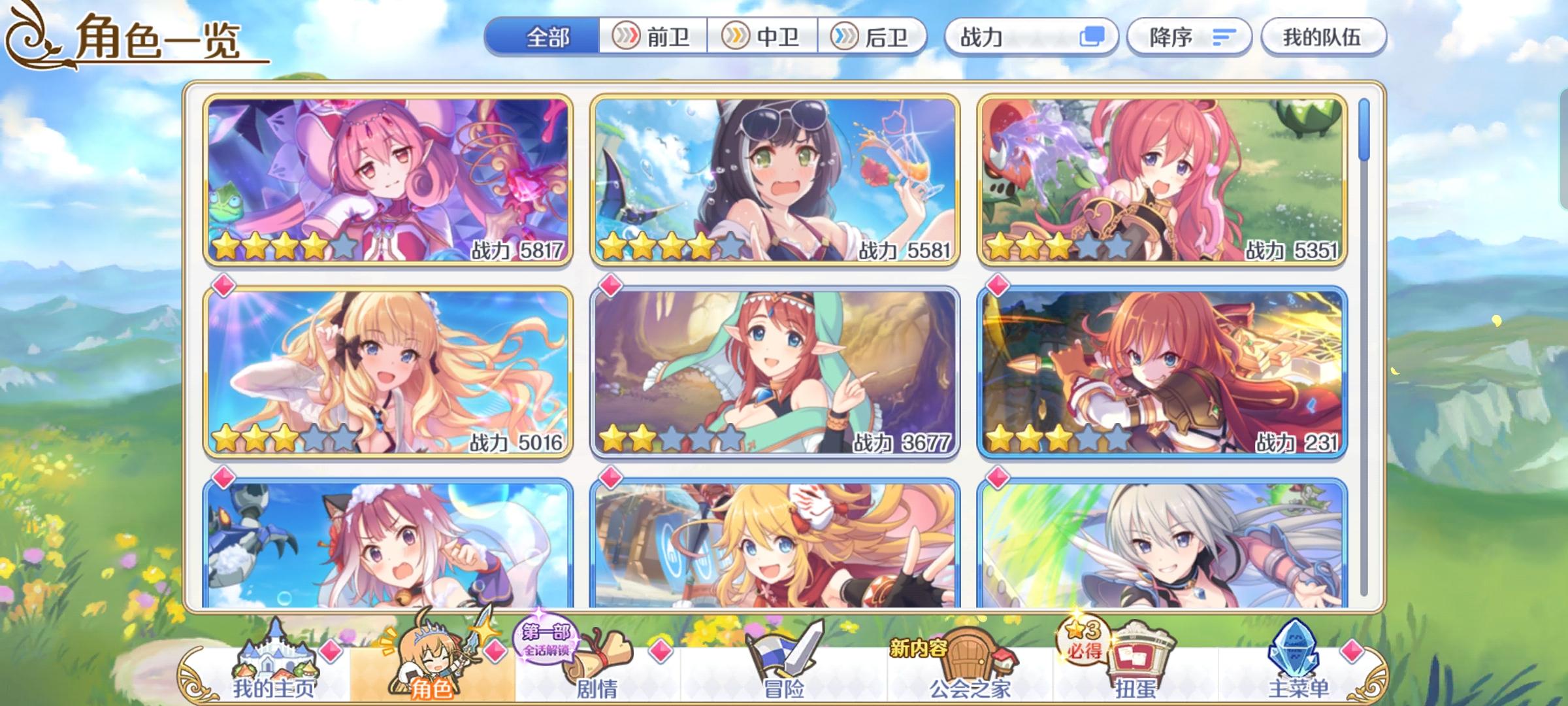
Task: Filter characters by 前卫 position
Action: click(653, 37)
